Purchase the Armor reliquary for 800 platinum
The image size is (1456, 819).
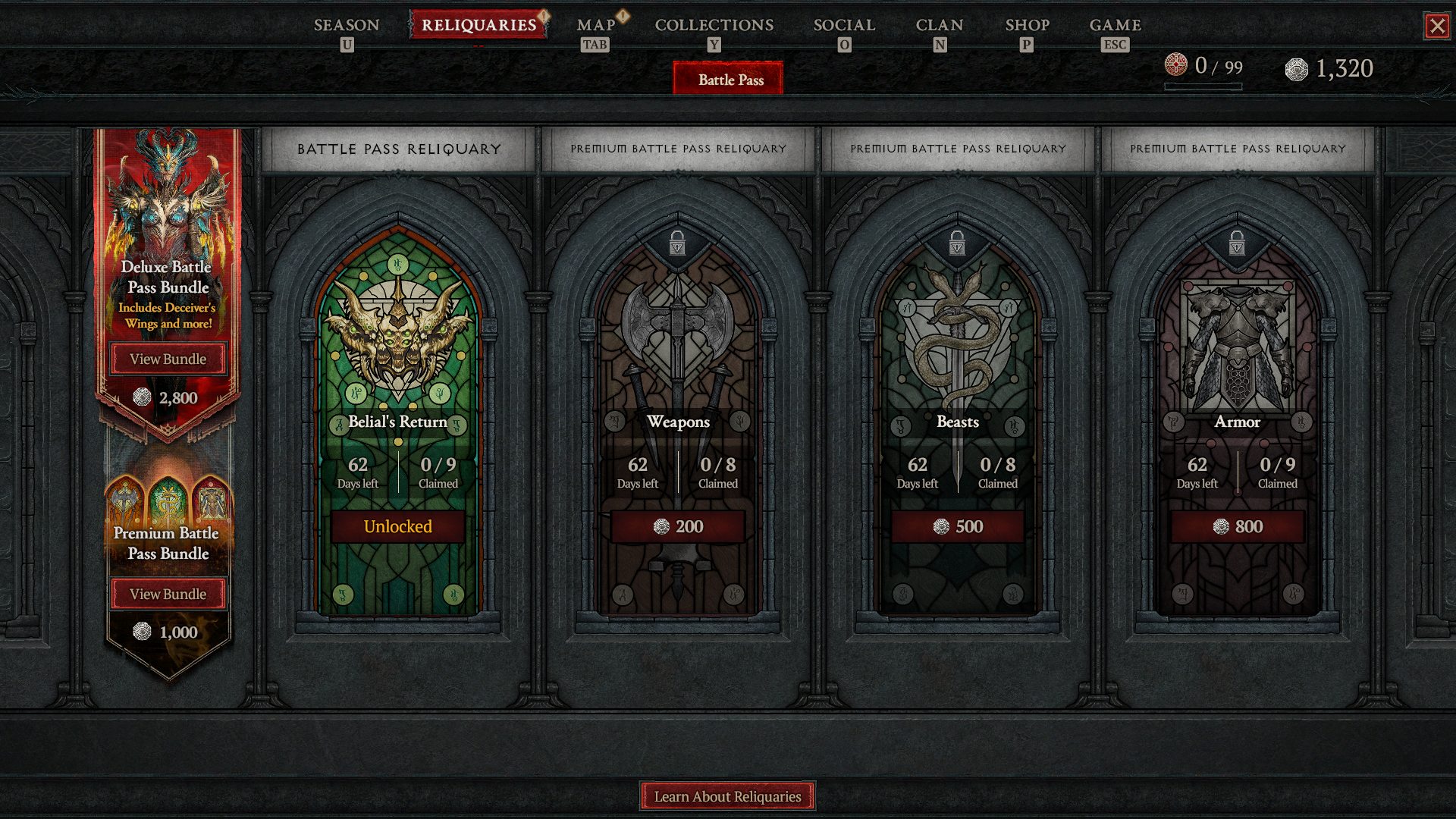tap(1237, 526)
